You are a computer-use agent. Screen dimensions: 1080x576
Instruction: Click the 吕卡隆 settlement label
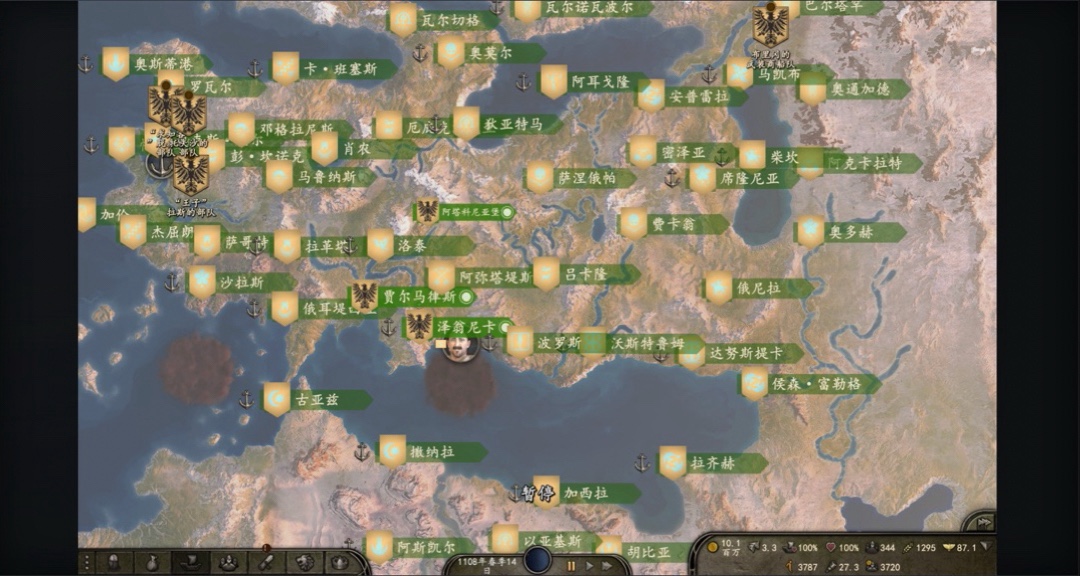pyautogui.click(x=585, y=274)
